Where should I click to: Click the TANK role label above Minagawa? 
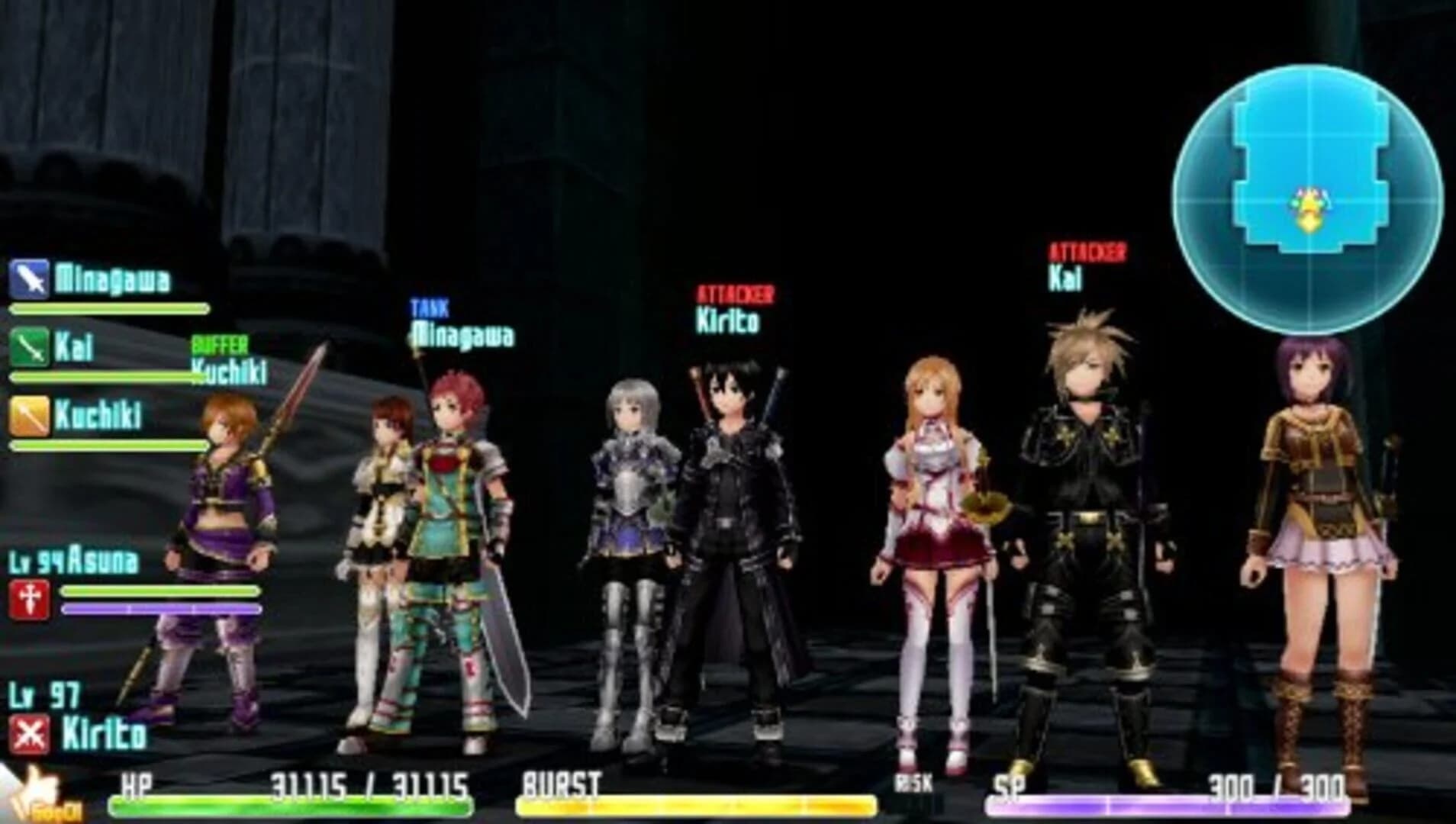(430, 307)
